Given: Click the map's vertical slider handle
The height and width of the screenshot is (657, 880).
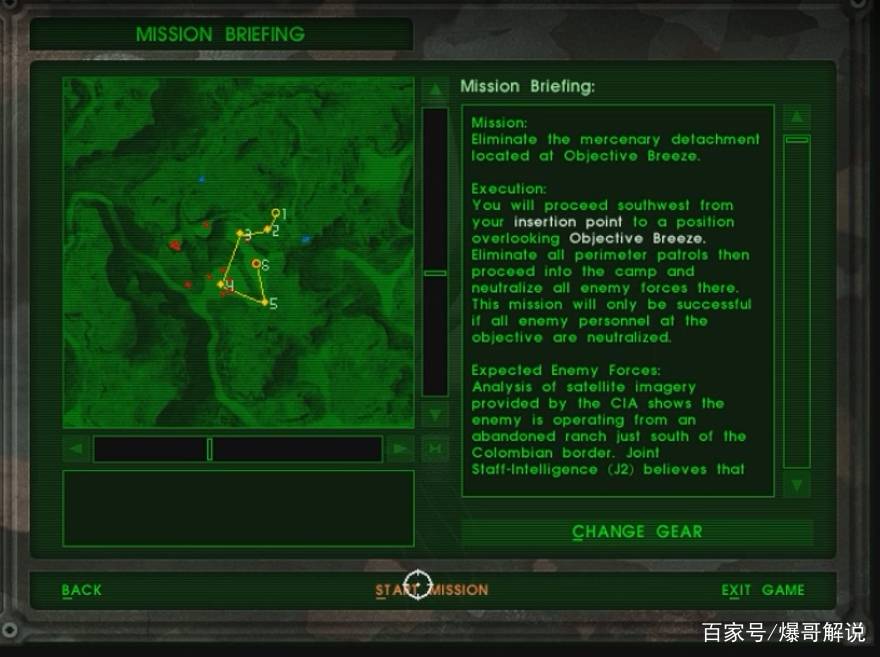Looking at the screenshot, I should point(435,272).
